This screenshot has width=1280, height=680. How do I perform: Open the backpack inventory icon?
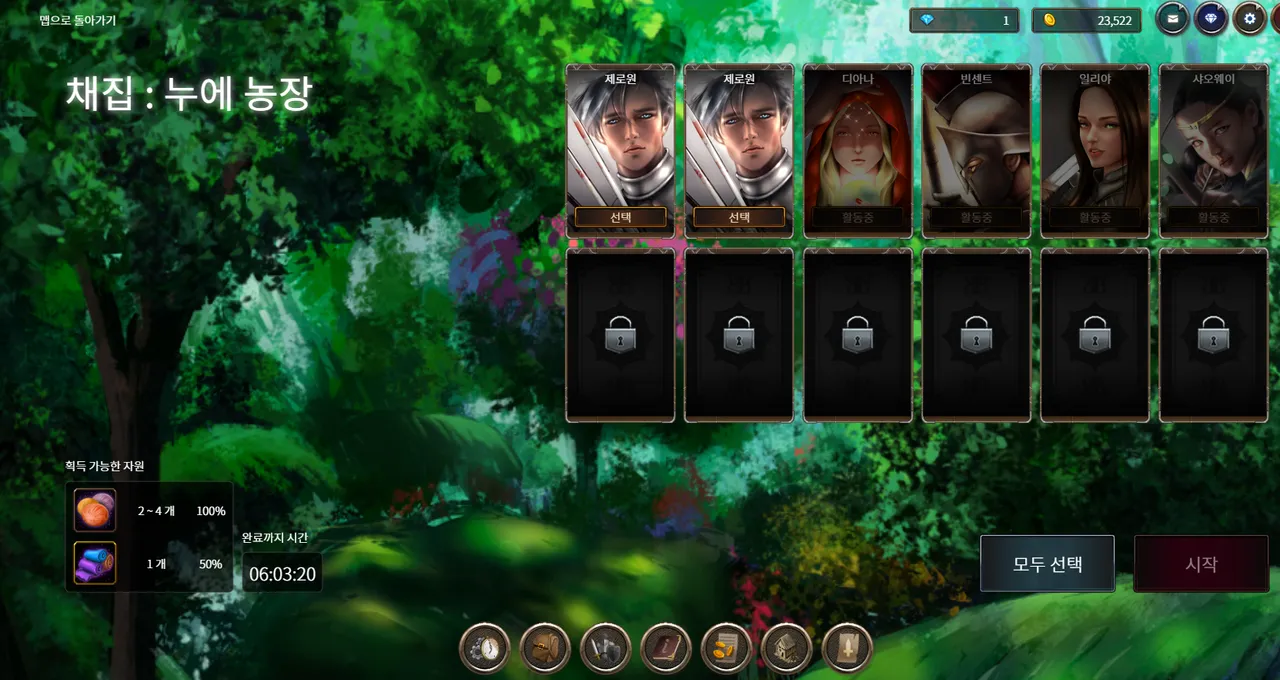coord(546,649)
